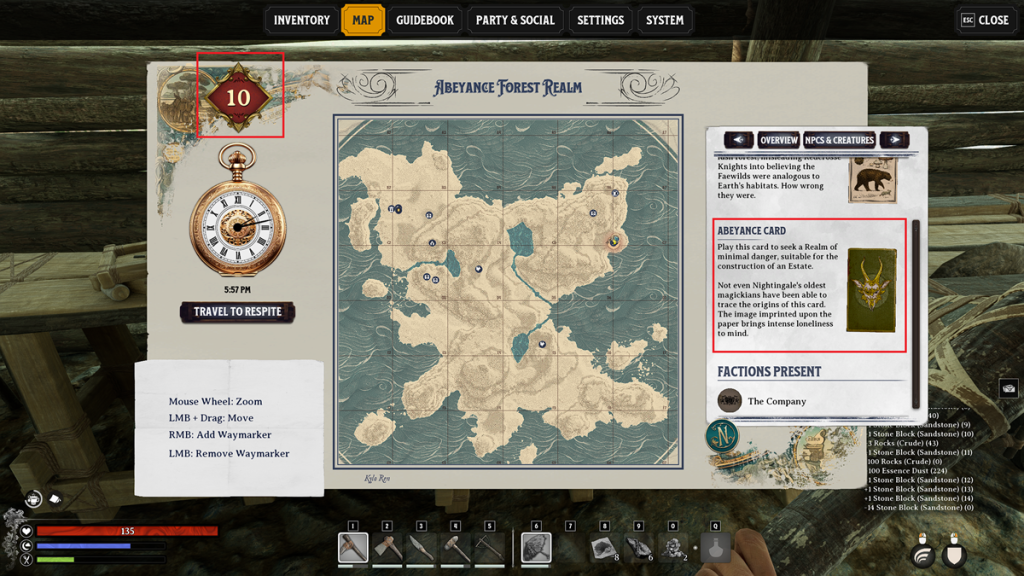Go to the Settings tab
This screenshot has height=576, width=1024.
tap(600, 20)
